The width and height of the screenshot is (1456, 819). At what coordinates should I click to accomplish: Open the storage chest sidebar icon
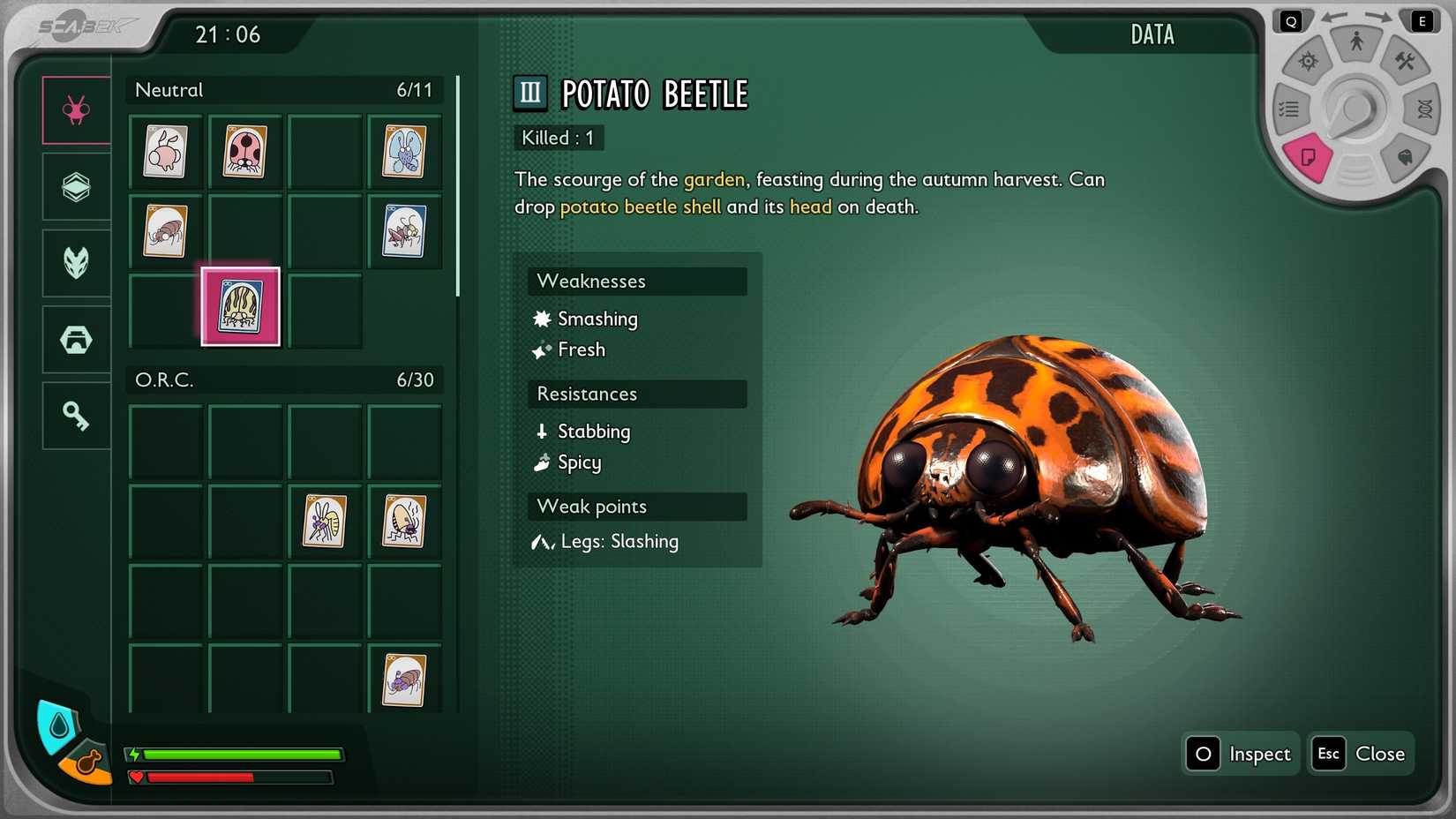[x=75, y=339]
